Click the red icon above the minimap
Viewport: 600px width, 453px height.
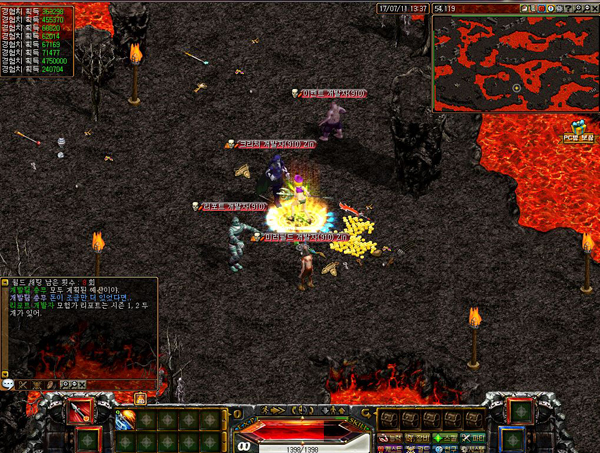coord(540,8)
